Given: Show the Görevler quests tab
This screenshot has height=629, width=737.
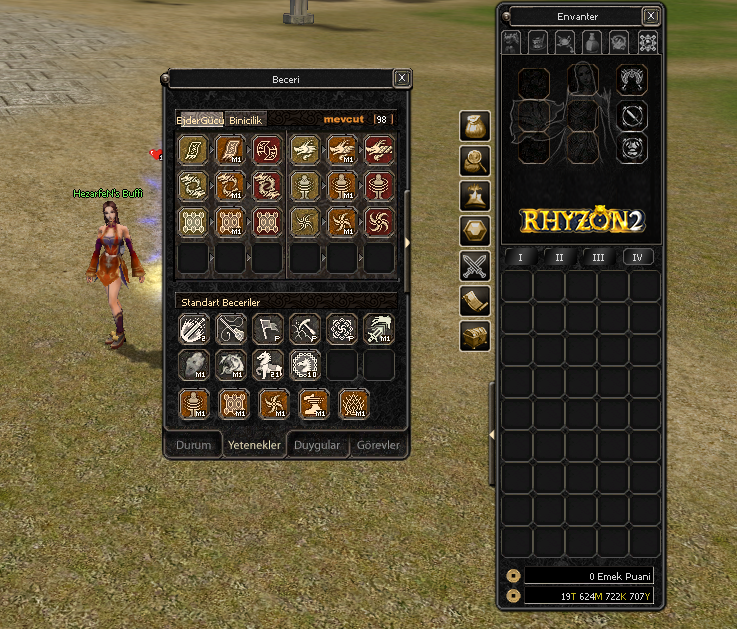Looking at the screenshot, I should 379,445.
